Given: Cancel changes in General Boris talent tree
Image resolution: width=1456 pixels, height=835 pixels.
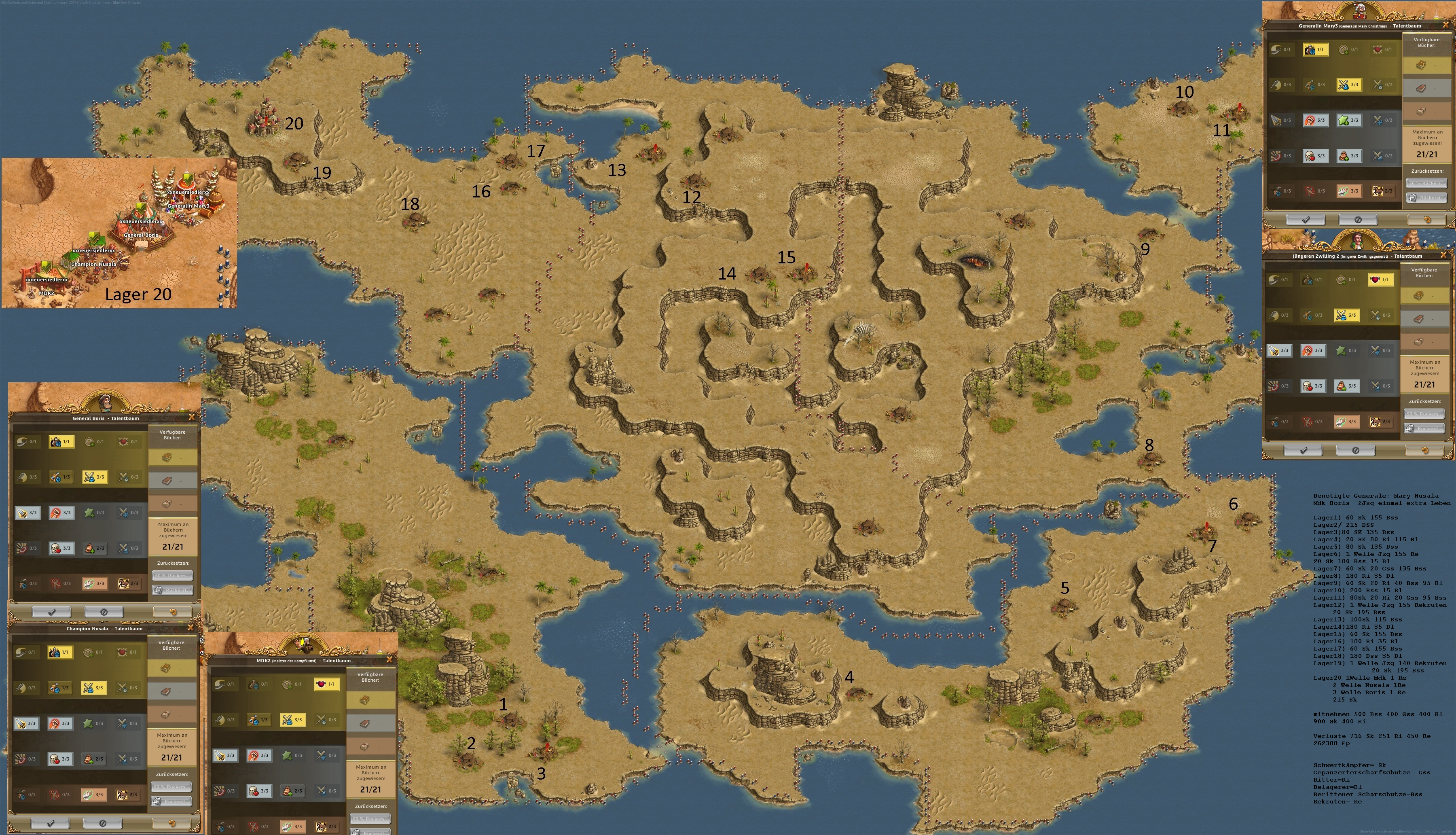Looking at the screenshot, I should click(x=104, y=612).
